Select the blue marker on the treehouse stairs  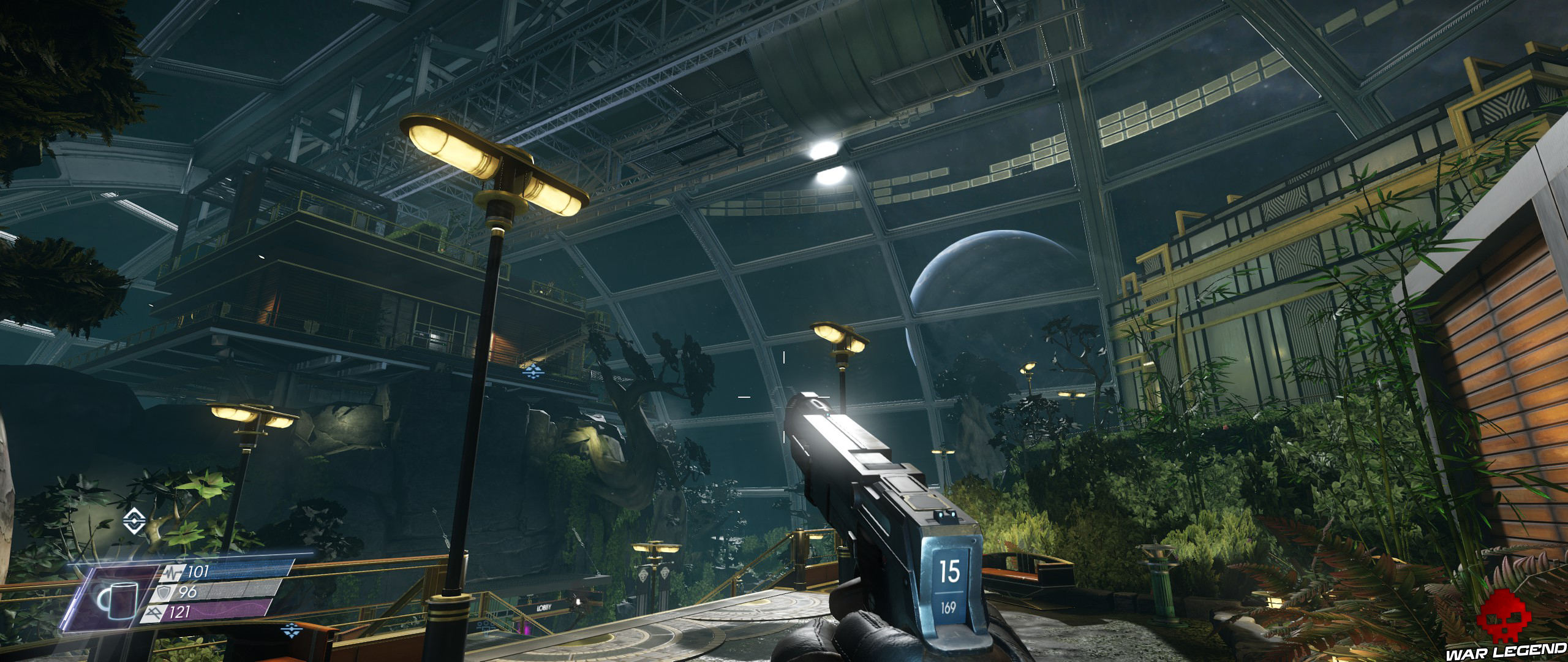coord(530,371)
